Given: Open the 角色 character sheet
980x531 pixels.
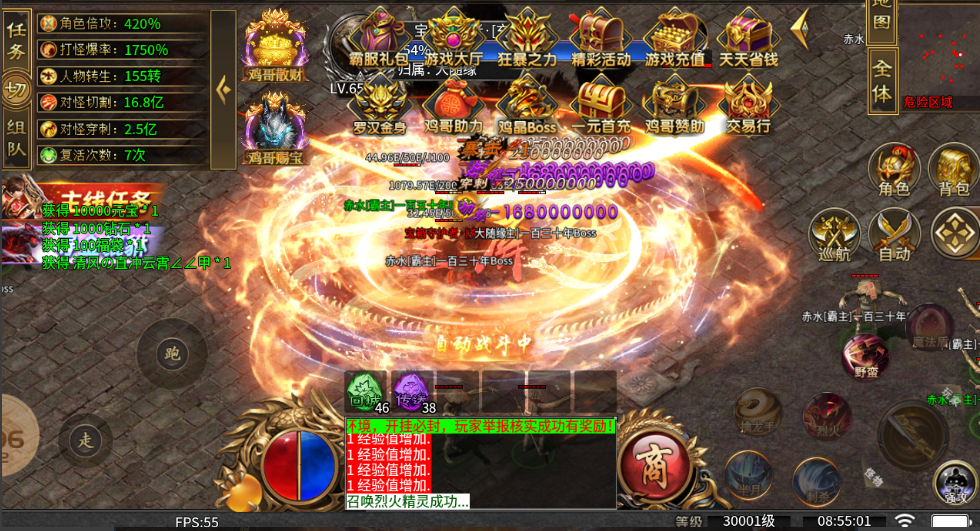Looking at the screenshot, I should 893,169.
